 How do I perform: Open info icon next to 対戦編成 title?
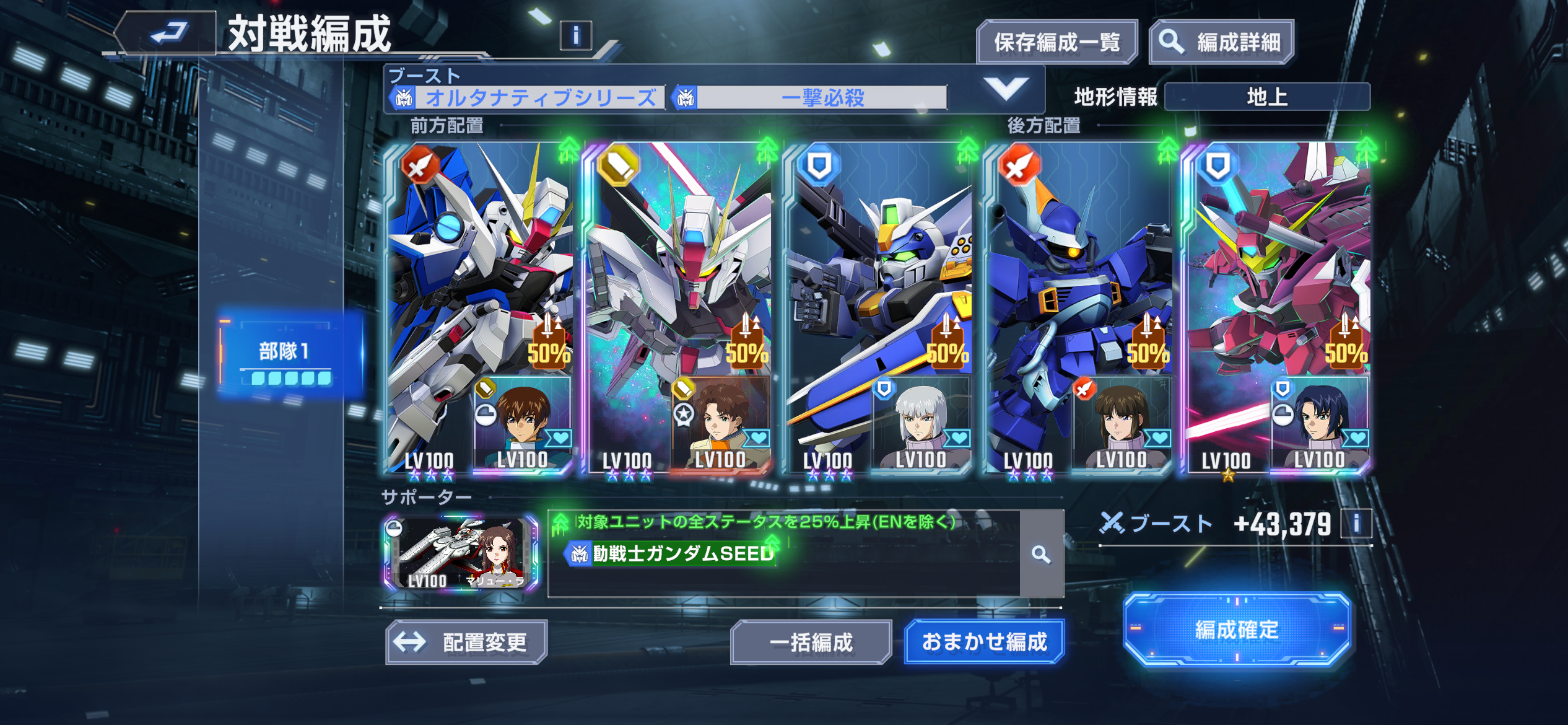tap(575, 36)
